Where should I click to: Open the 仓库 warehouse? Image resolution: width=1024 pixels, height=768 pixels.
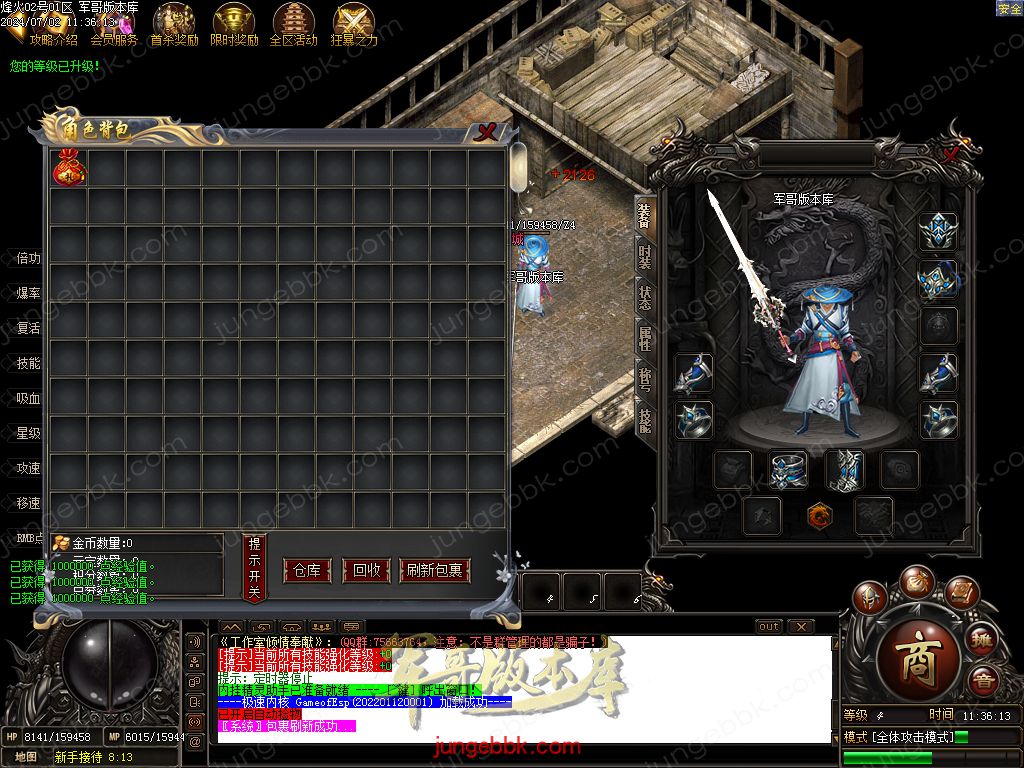click(307, 571)
